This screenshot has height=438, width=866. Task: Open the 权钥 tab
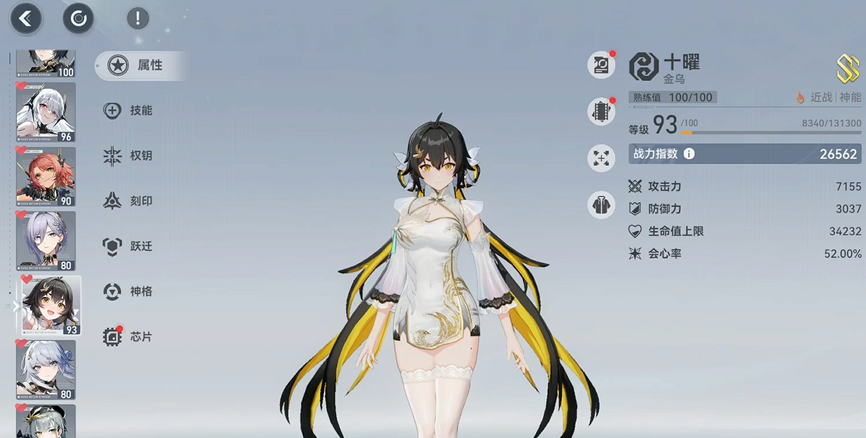[129, 156]
